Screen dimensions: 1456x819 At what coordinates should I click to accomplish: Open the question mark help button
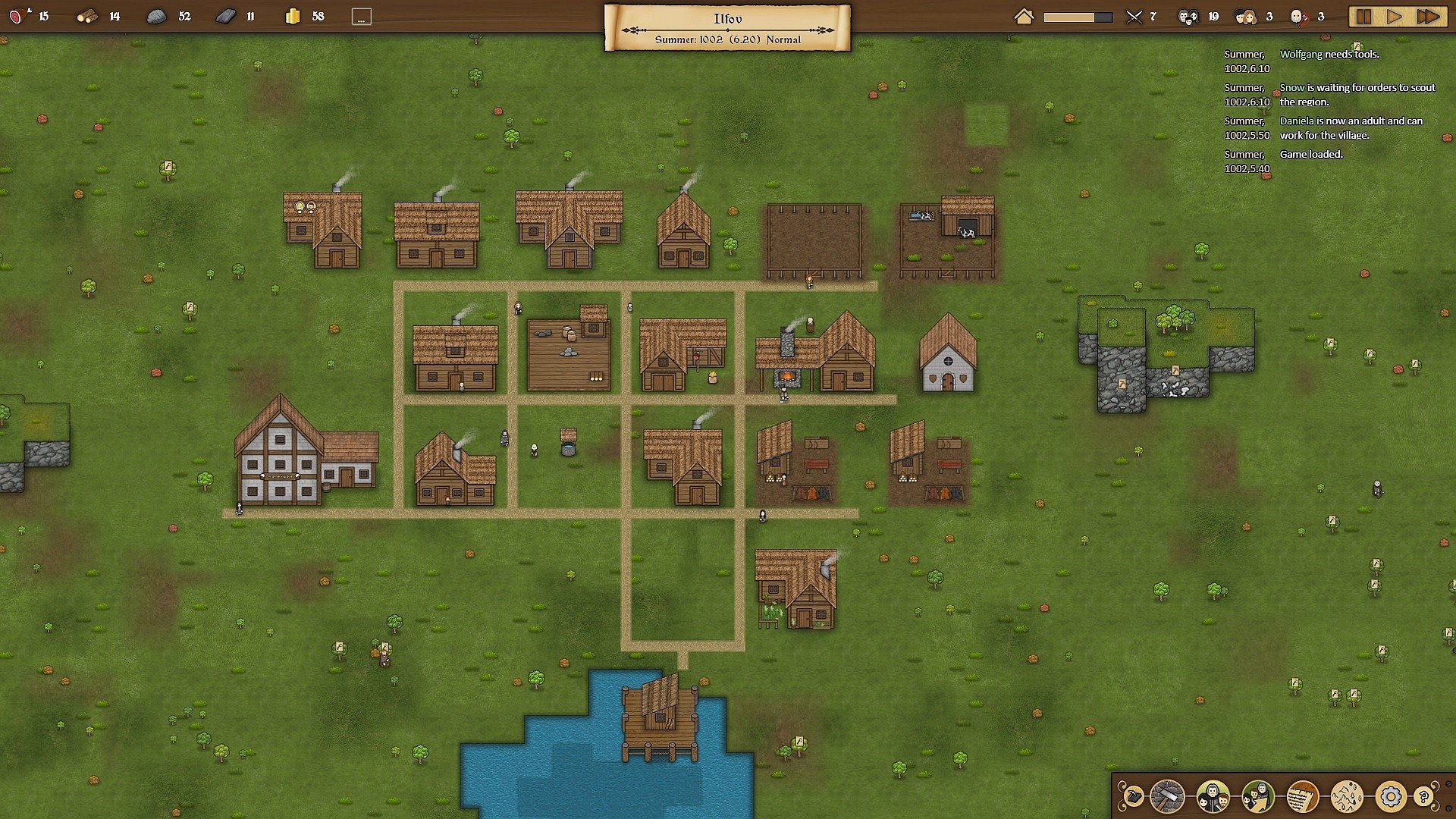pos(1423,797)
